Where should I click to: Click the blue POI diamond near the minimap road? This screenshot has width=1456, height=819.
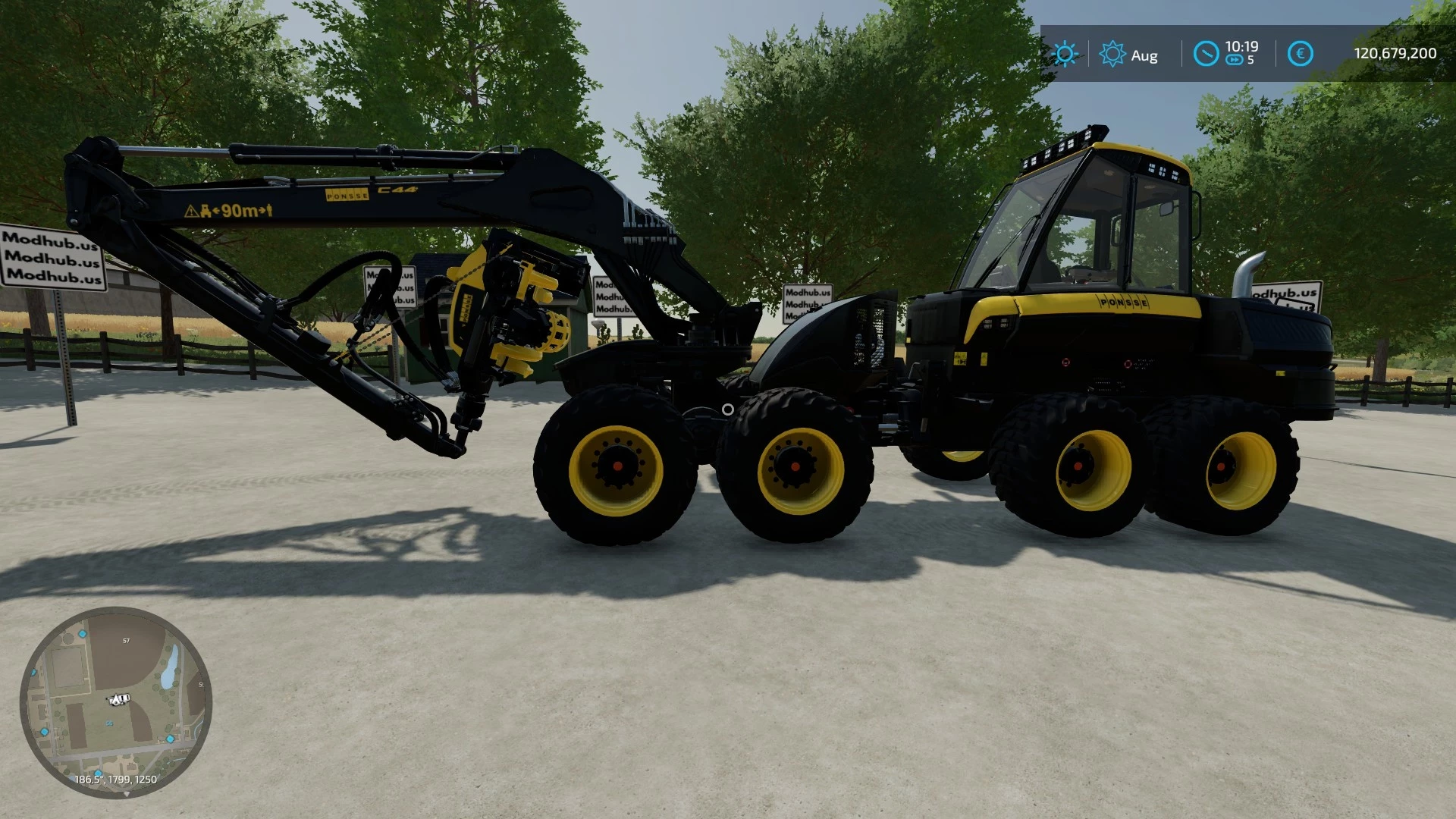pos(171,739)
